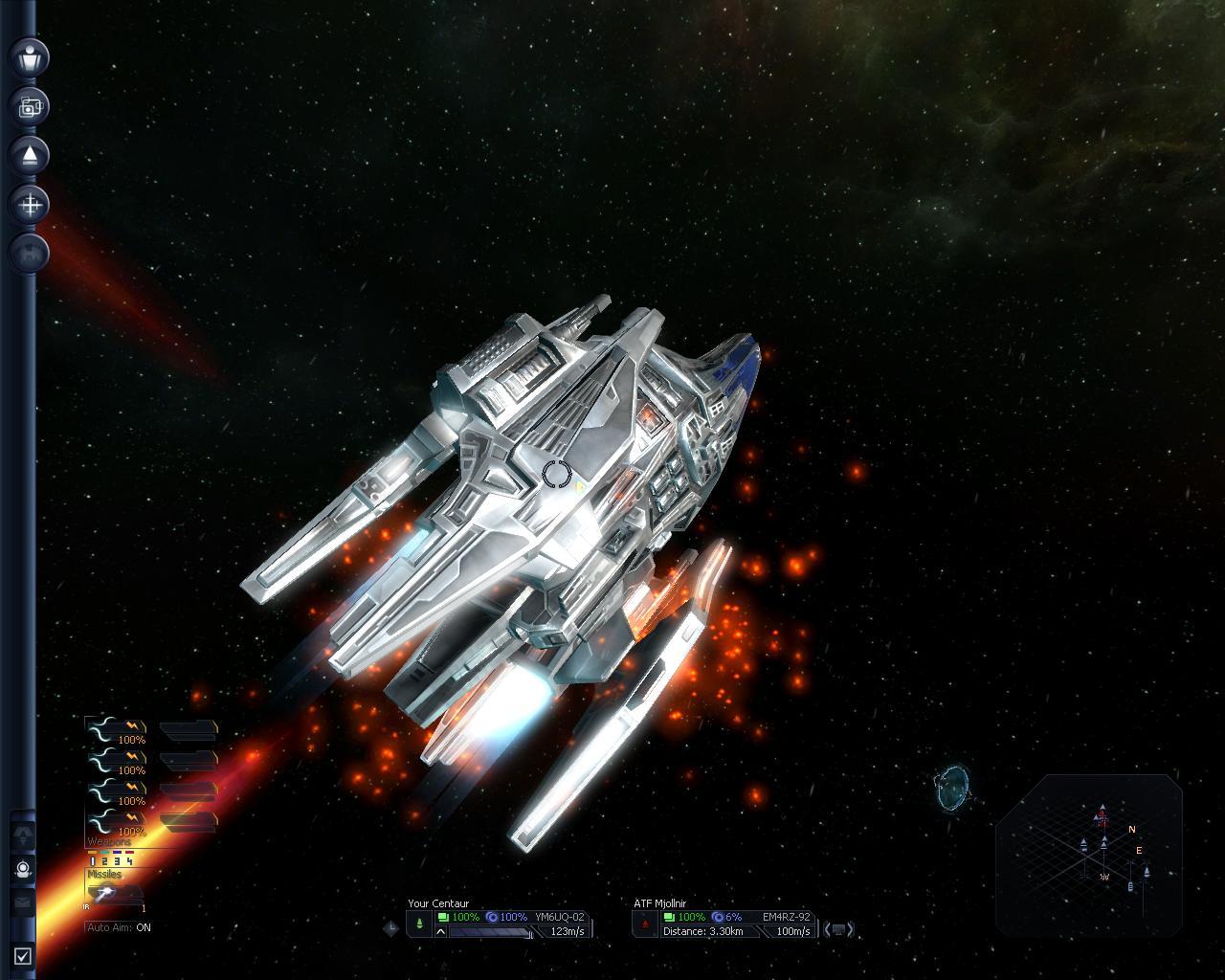Click the camera view sidebar icon
Screen dimensions: 1225x980
tap(31, 106)
